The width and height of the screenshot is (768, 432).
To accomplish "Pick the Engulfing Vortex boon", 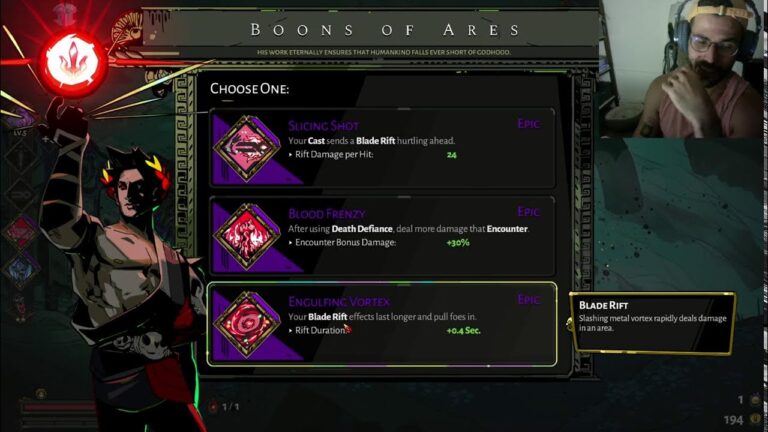I will point(381,323).
